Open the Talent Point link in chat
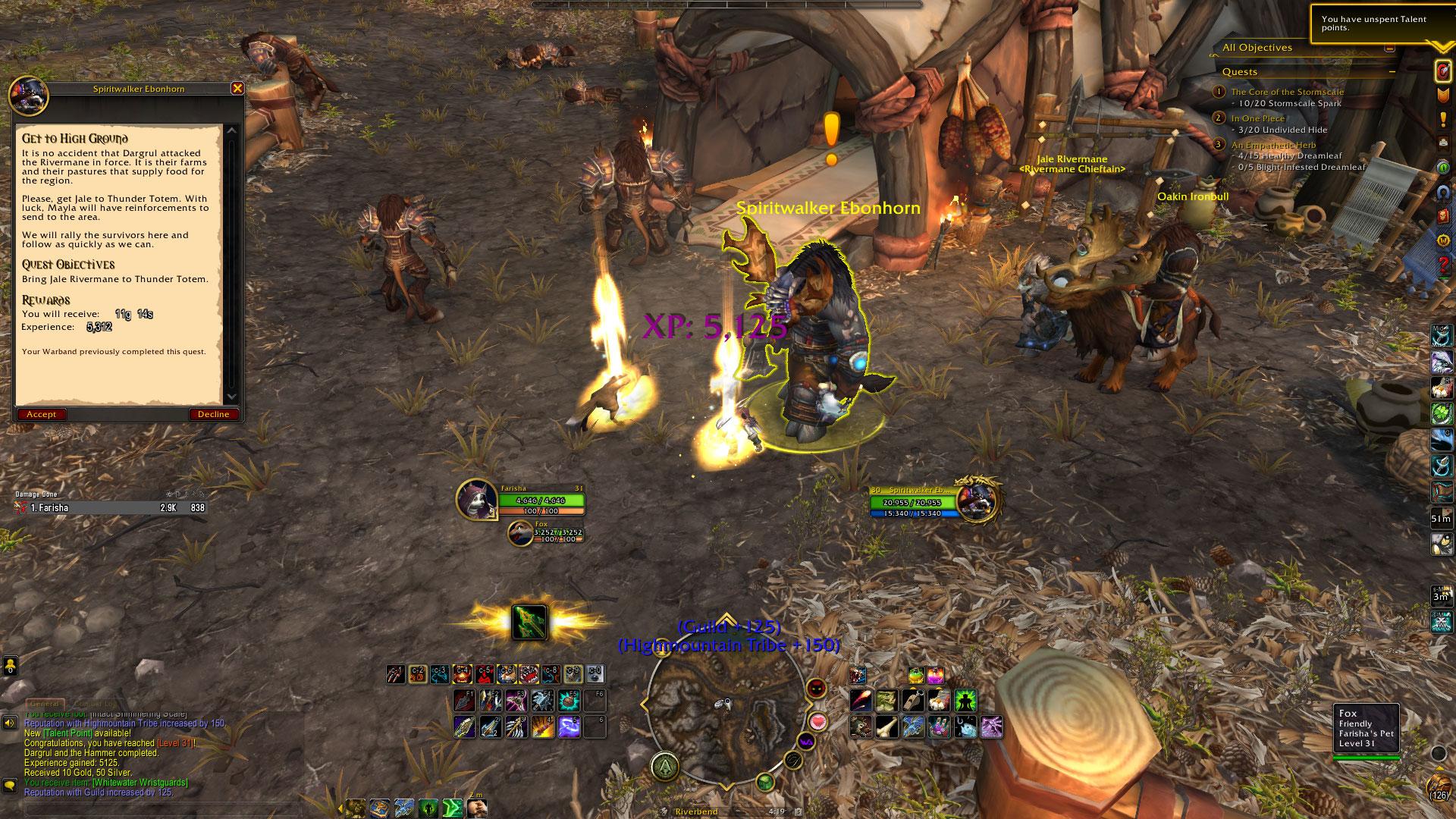The image size is (1456, 819). tap(67, 733)
